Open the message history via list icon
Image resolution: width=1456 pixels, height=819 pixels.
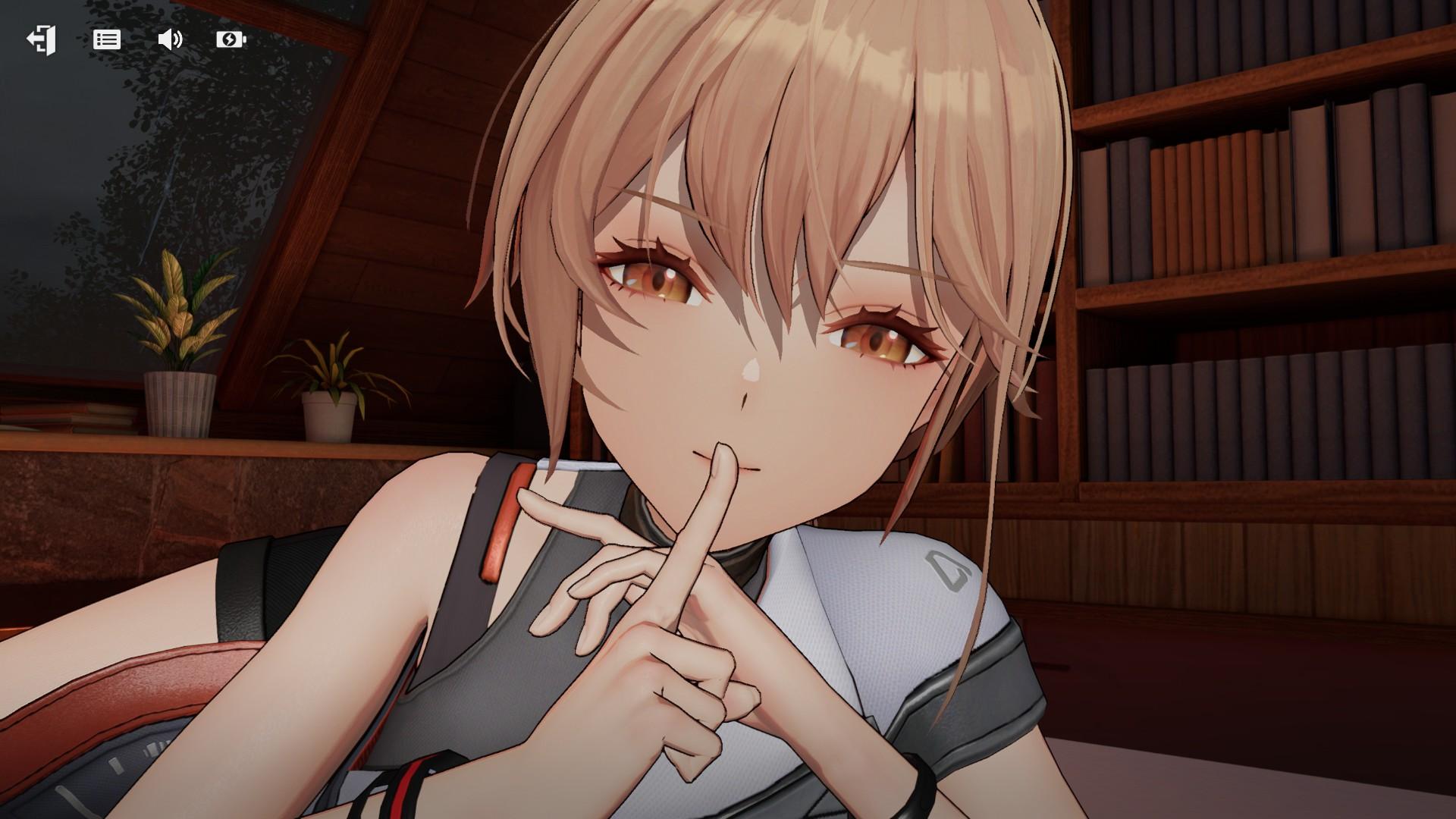[x=106, y=40]
